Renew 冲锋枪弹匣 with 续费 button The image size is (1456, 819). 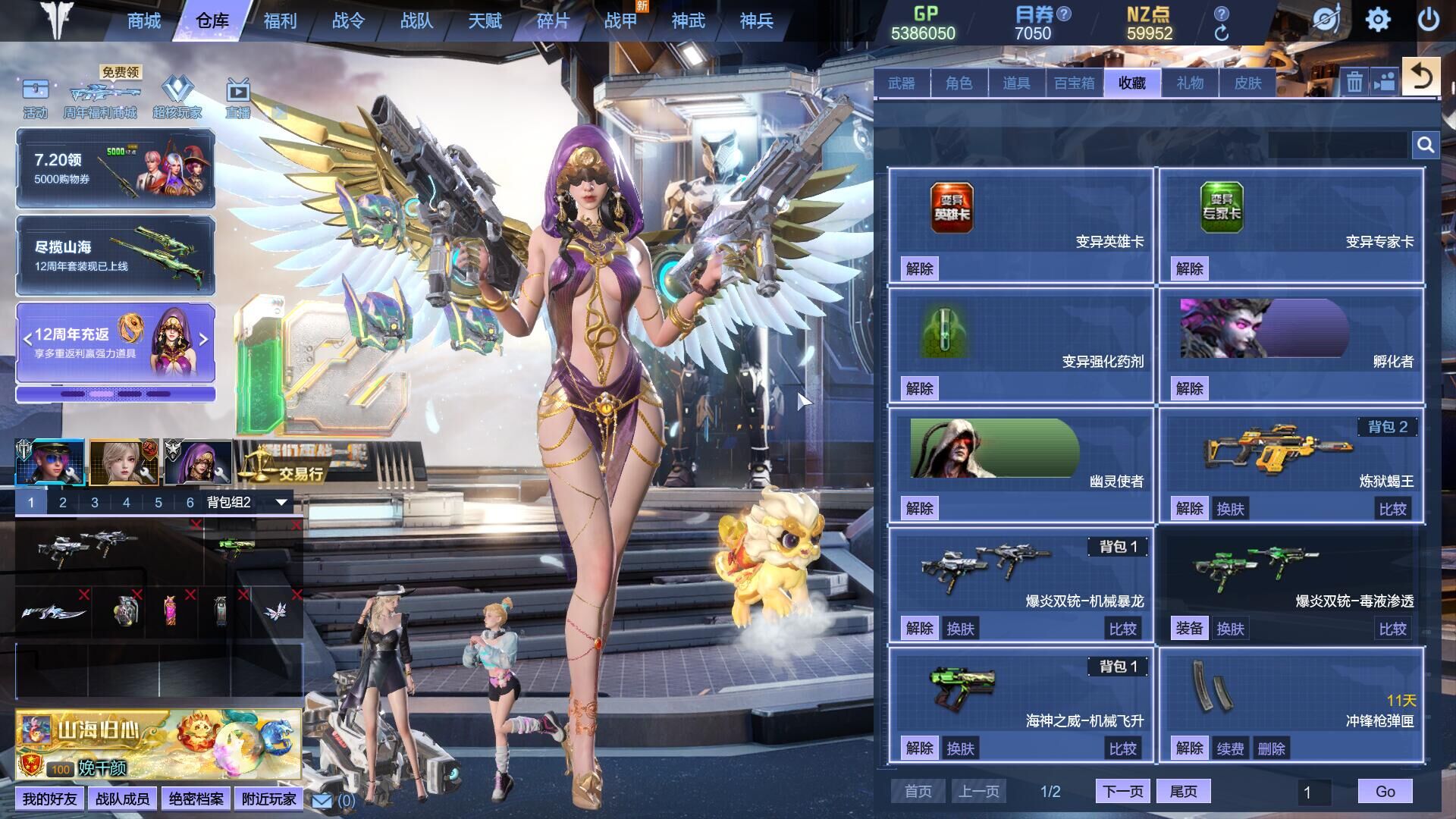(x=1230, y=748)
